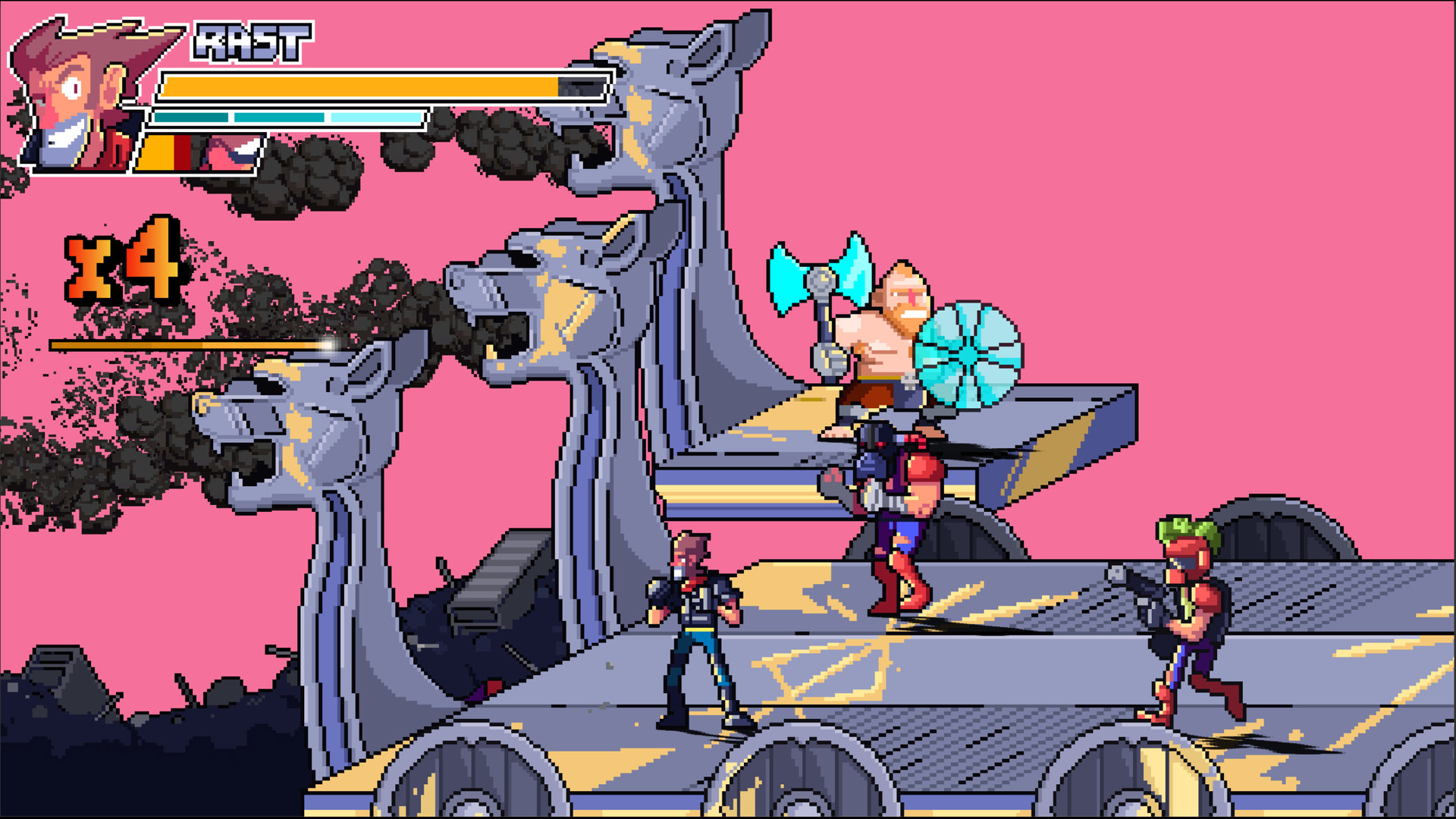Screen dimensions: 1456x819
Task: Click the segmented teal stamina bar
Action: (288, 119)
